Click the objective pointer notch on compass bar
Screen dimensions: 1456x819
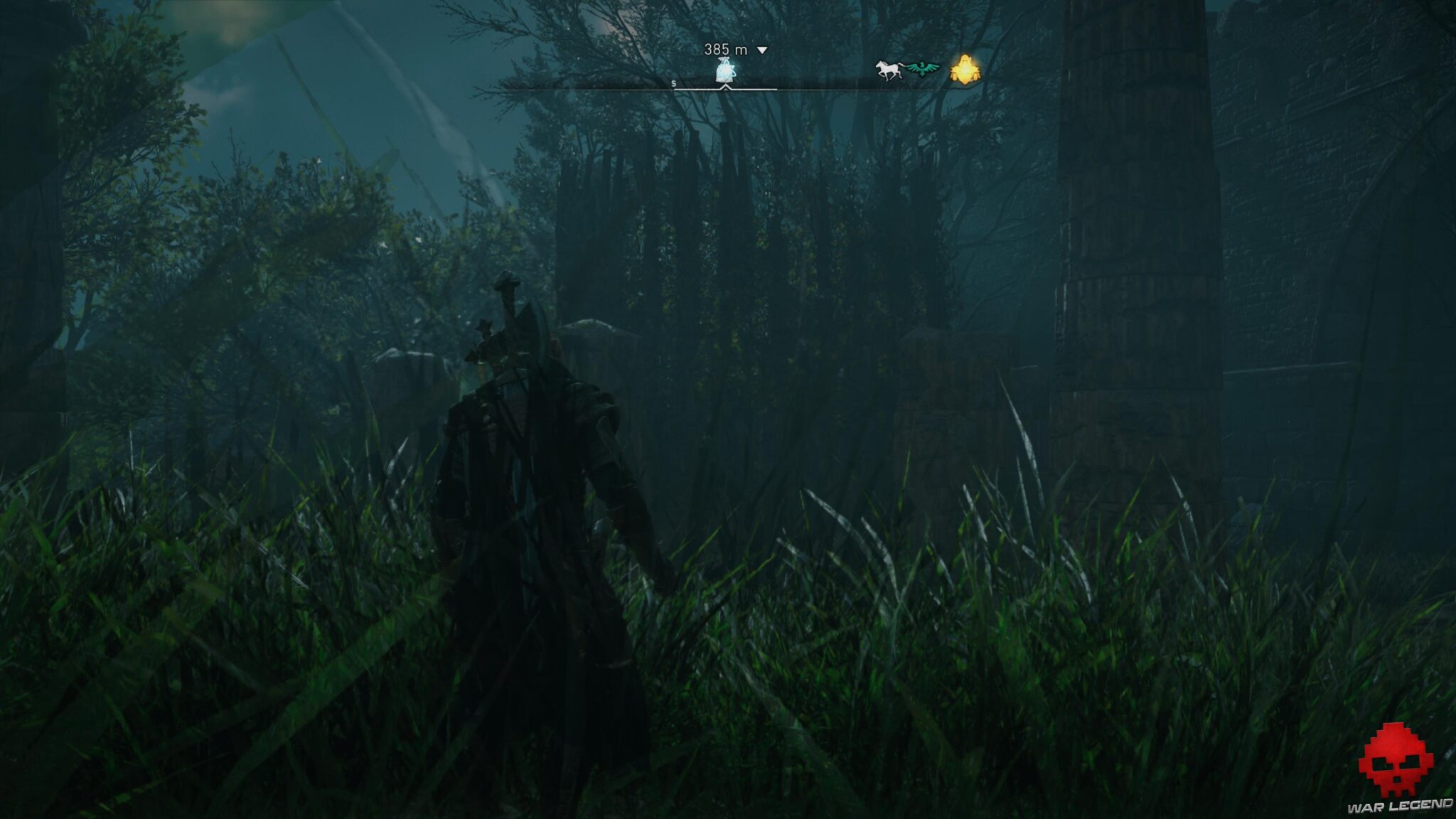click(726, 87)
